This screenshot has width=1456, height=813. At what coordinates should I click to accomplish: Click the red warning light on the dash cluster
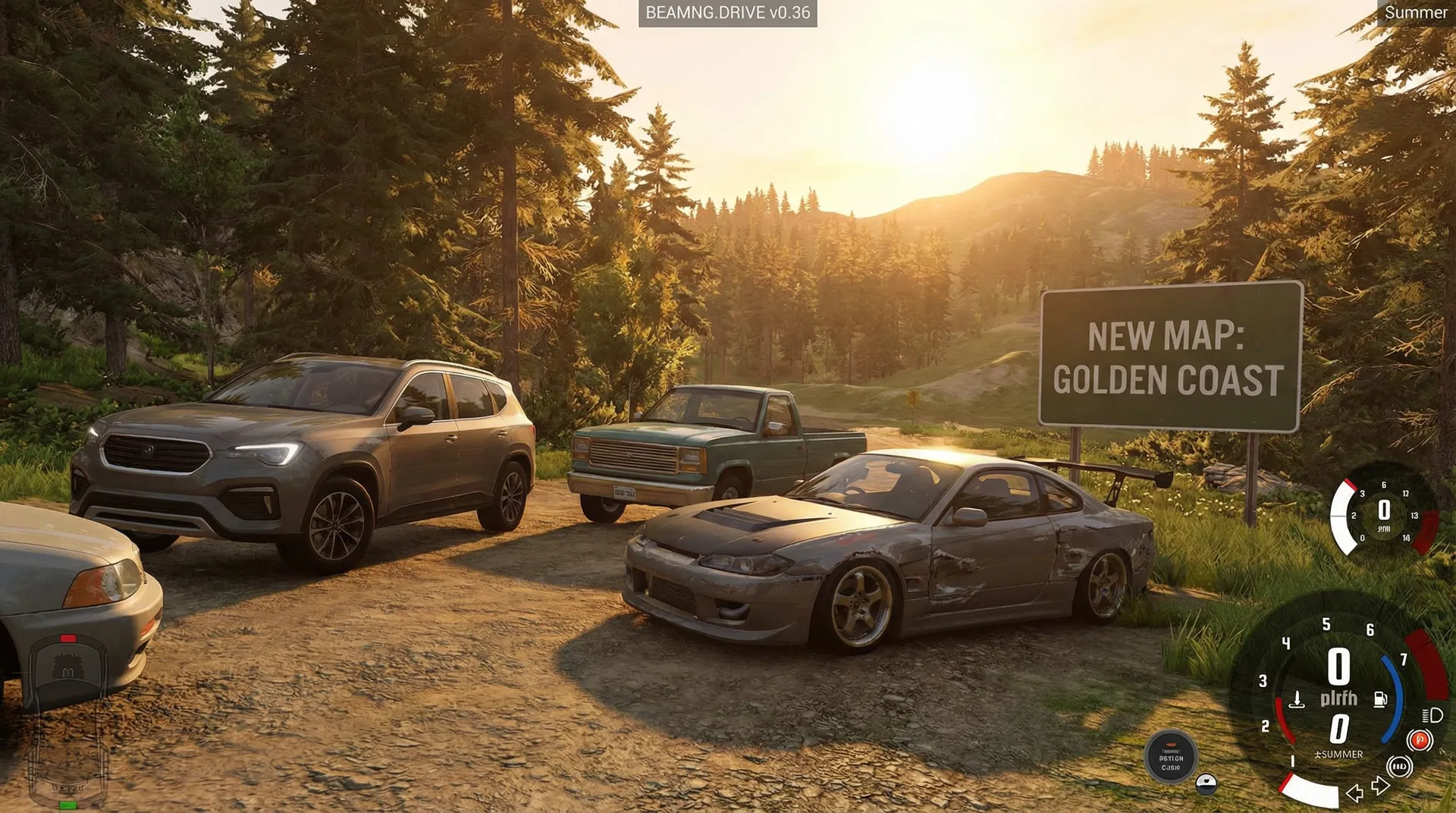pyautogui.click(x=1419, y=742)
